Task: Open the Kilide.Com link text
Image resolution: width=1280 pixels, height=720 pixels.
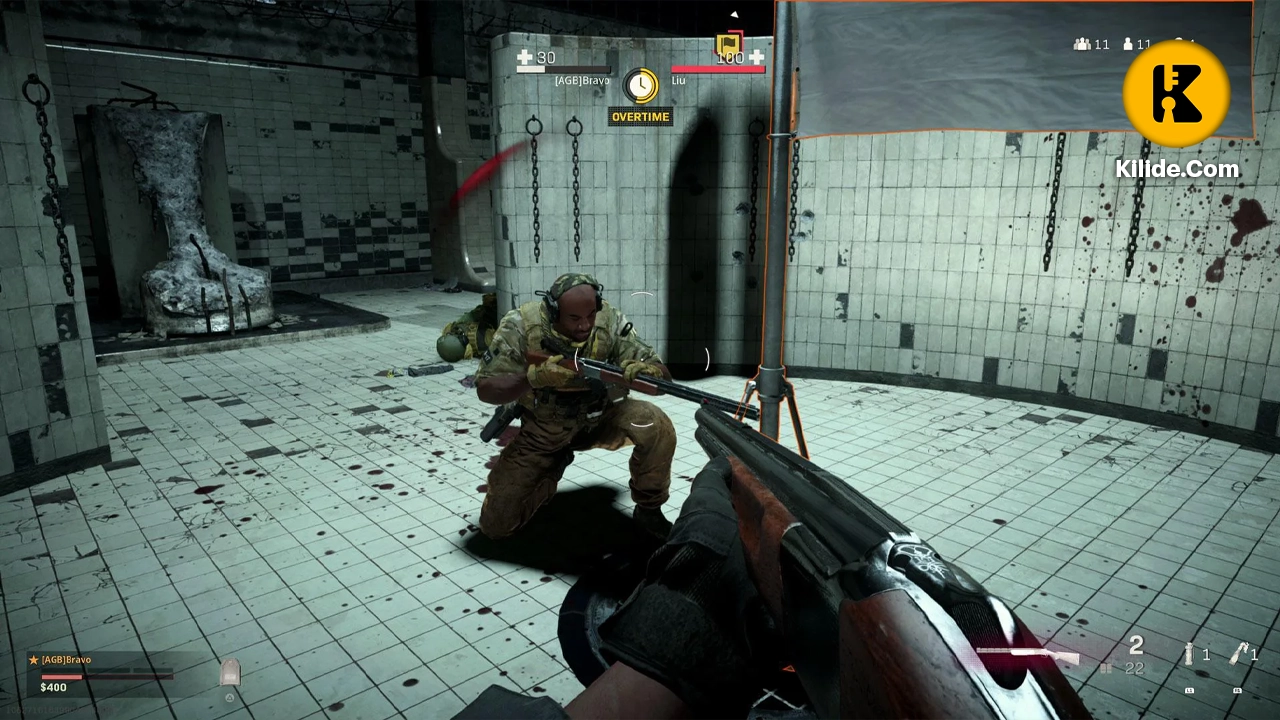Action: pos(1177,170)
